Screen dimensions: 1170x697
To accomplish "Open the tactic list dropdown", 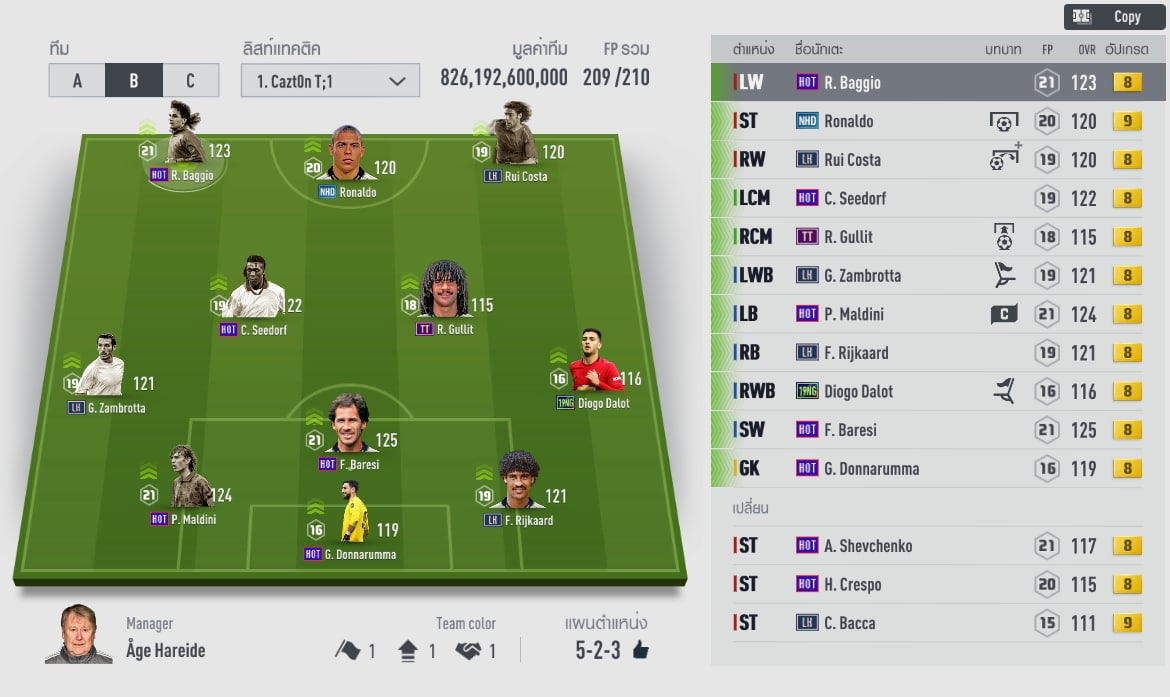I will pos(329,81).
